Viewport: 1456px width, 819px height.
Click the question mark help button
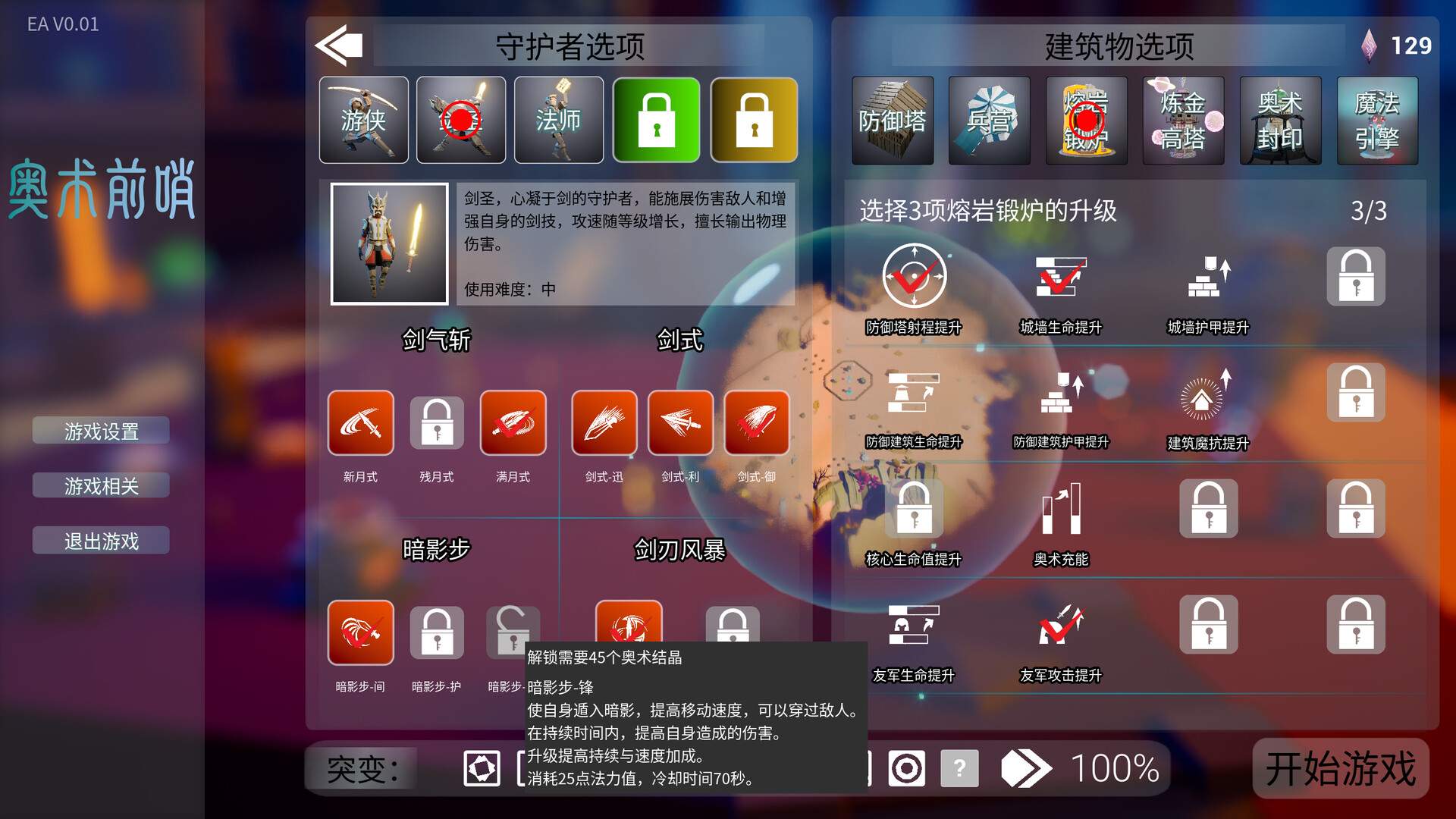click(x=960, y=768)
